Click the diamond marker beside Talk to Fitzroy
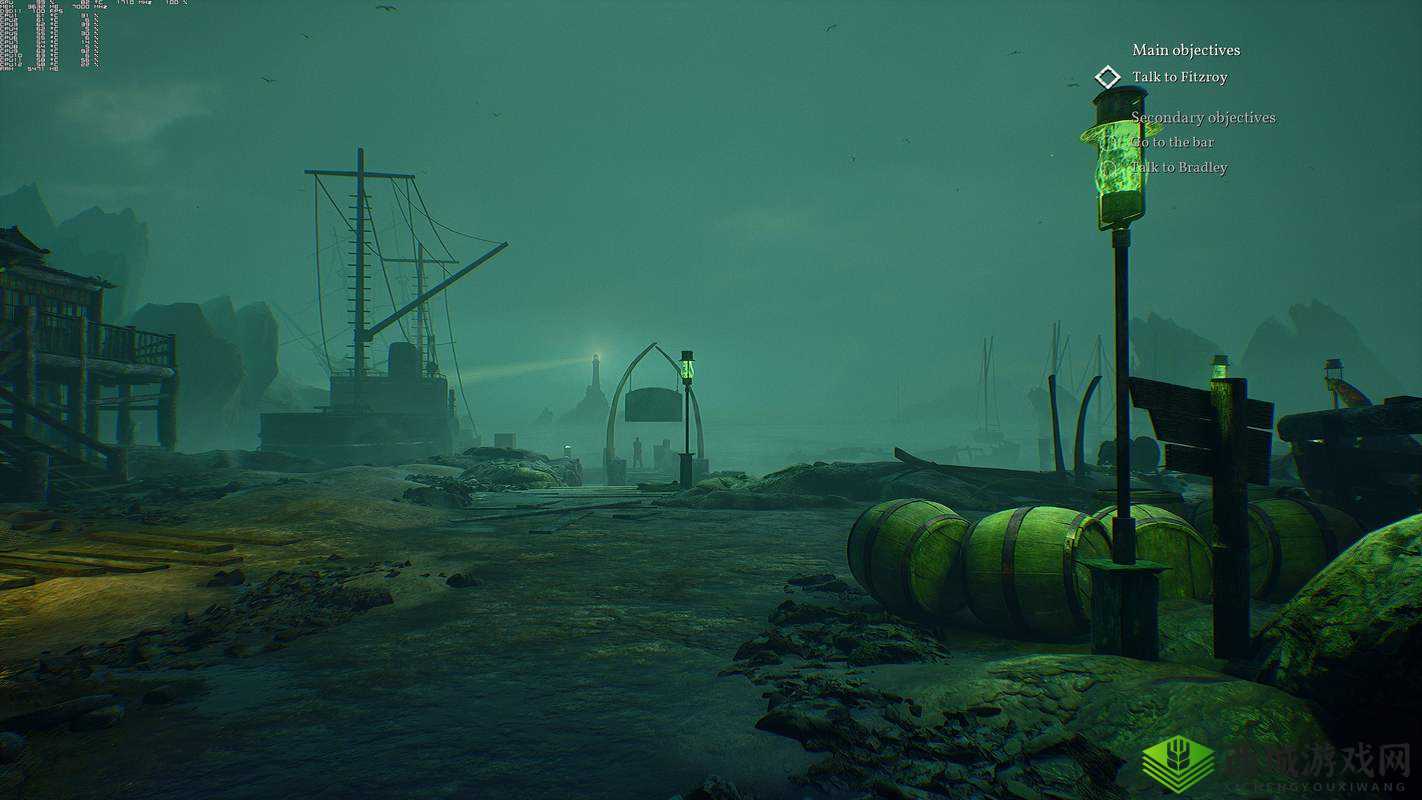Image resolution: width=1422 pixels, height=800 pixels. point(1107,77)
